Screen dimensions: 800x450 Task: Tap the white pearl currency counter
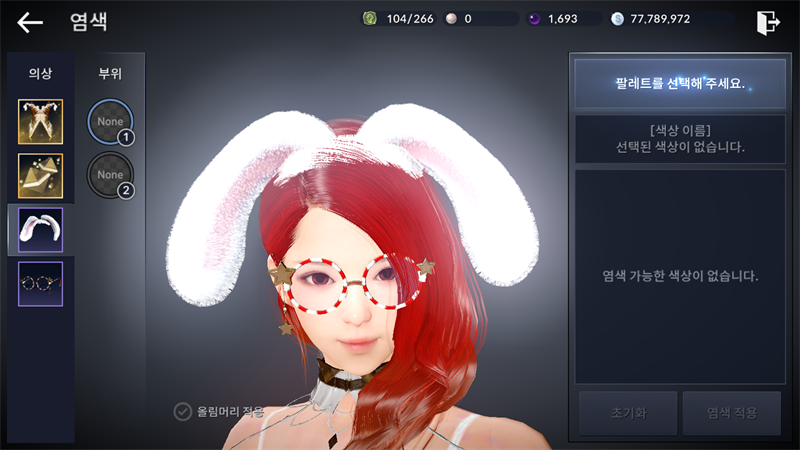click(x=478, y=19)
